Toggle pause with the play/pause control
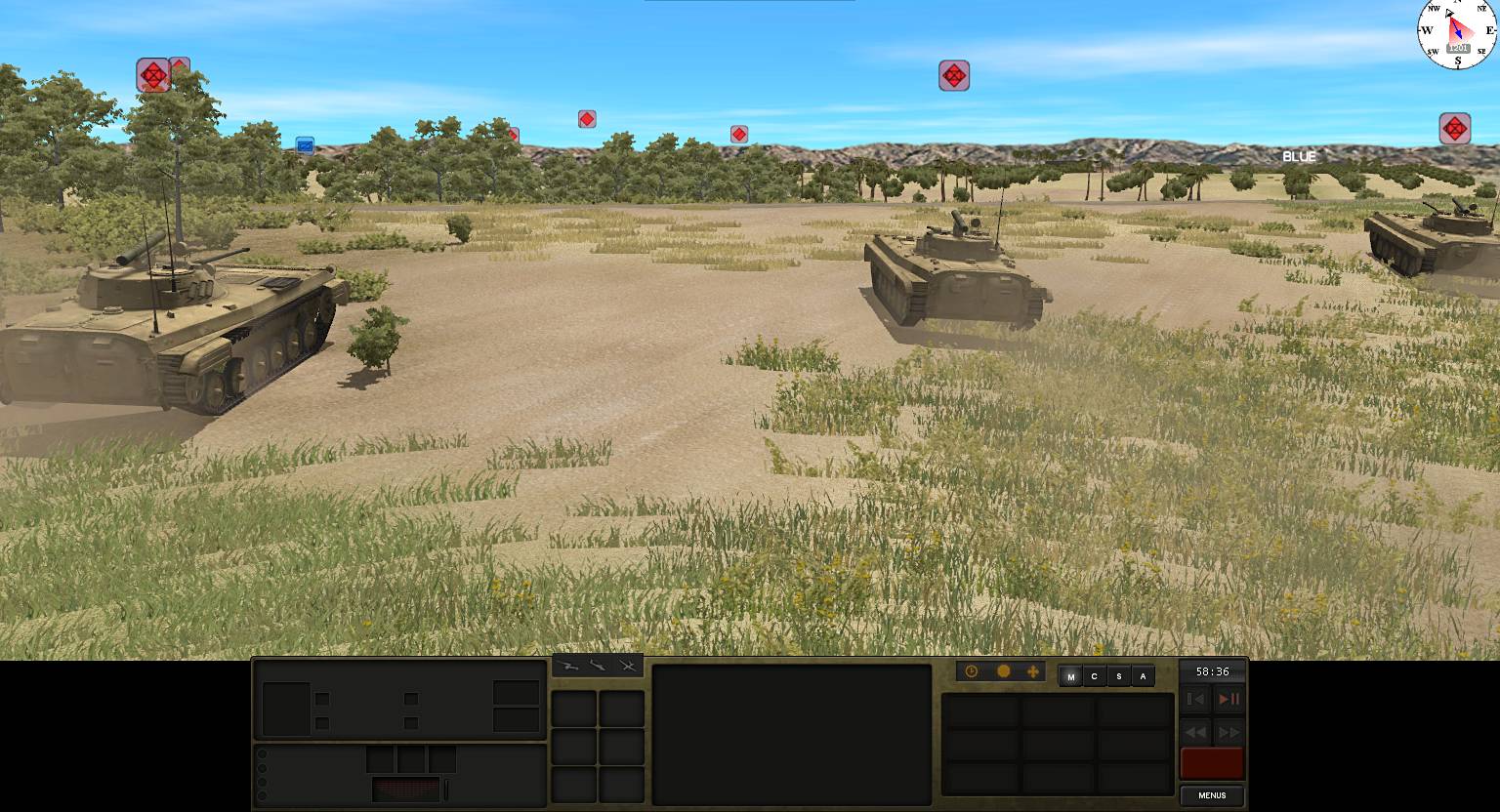Screen dimensions: 1500x812 pos(1230,699)
